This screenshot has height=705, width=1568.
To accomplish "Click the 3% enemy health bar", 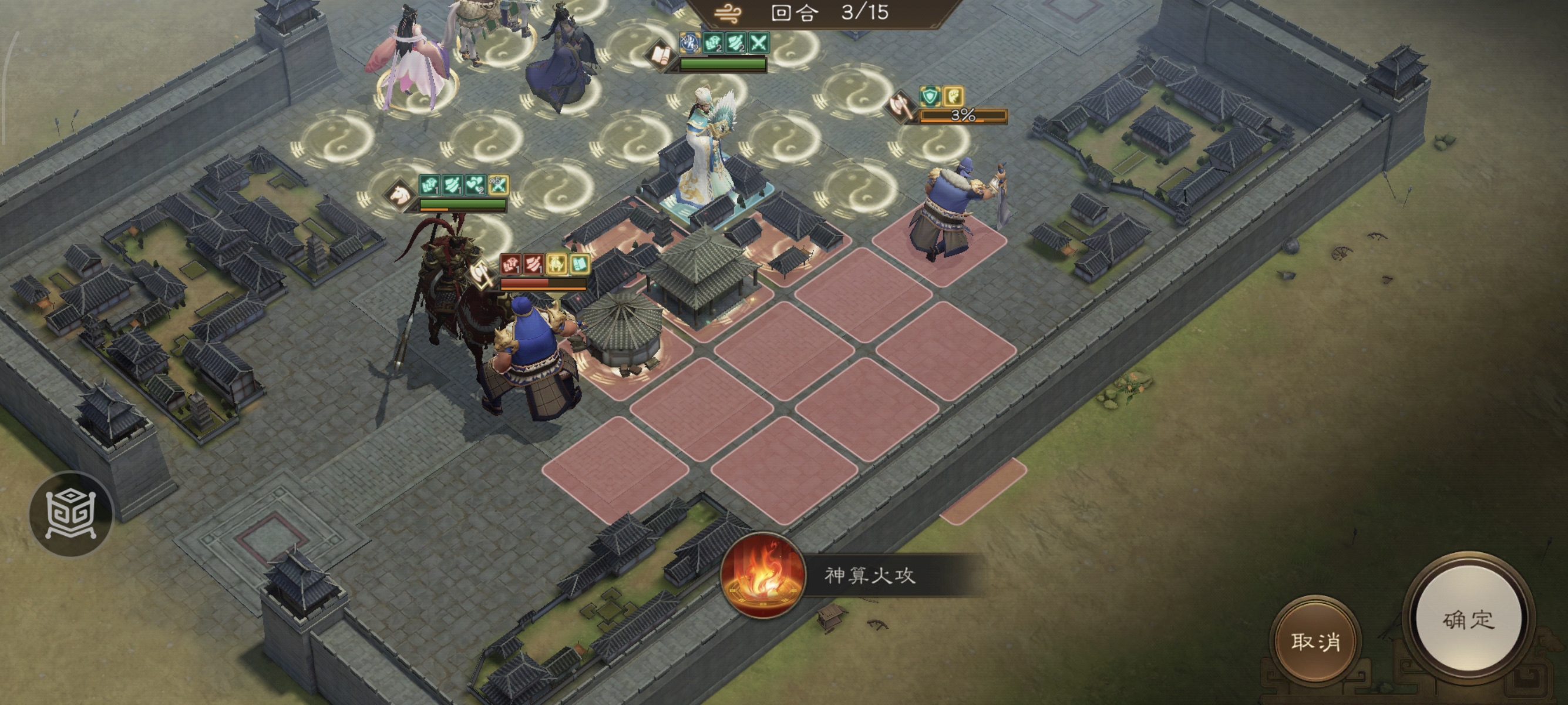I will click(964, 117).
